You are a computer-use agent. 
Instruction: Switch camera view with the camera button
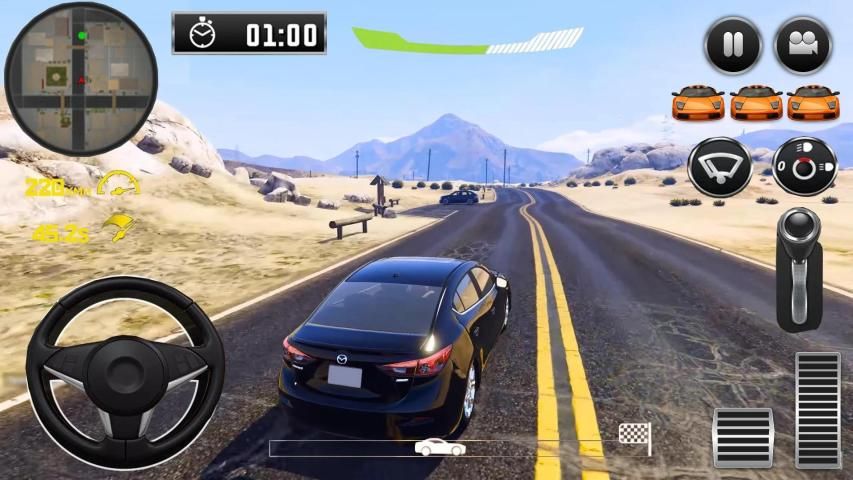point(803,45)
